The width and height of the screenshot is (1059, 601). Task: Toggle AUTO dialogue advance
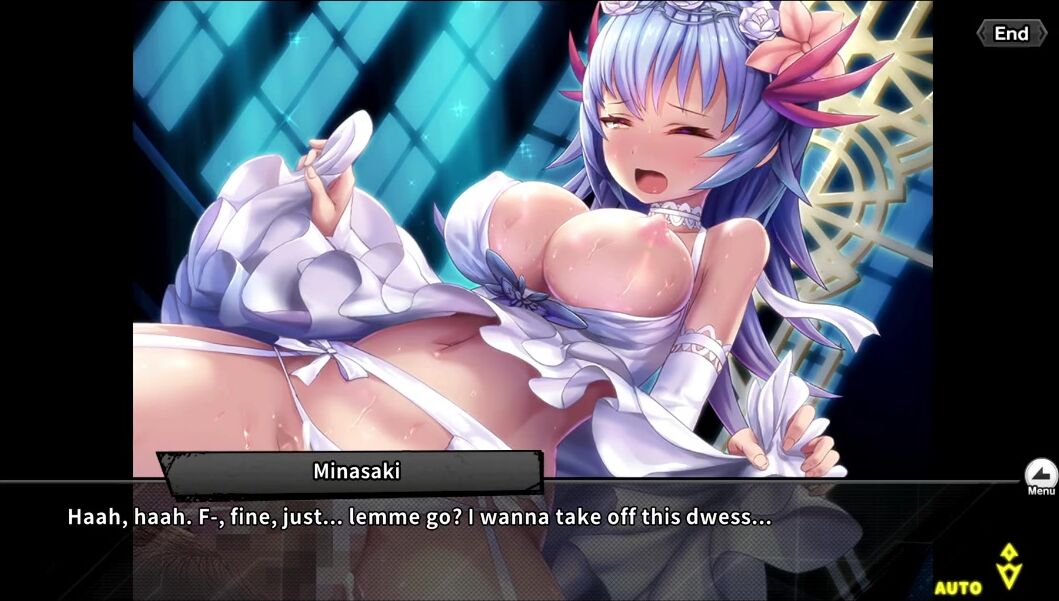(x=958, y=587)
